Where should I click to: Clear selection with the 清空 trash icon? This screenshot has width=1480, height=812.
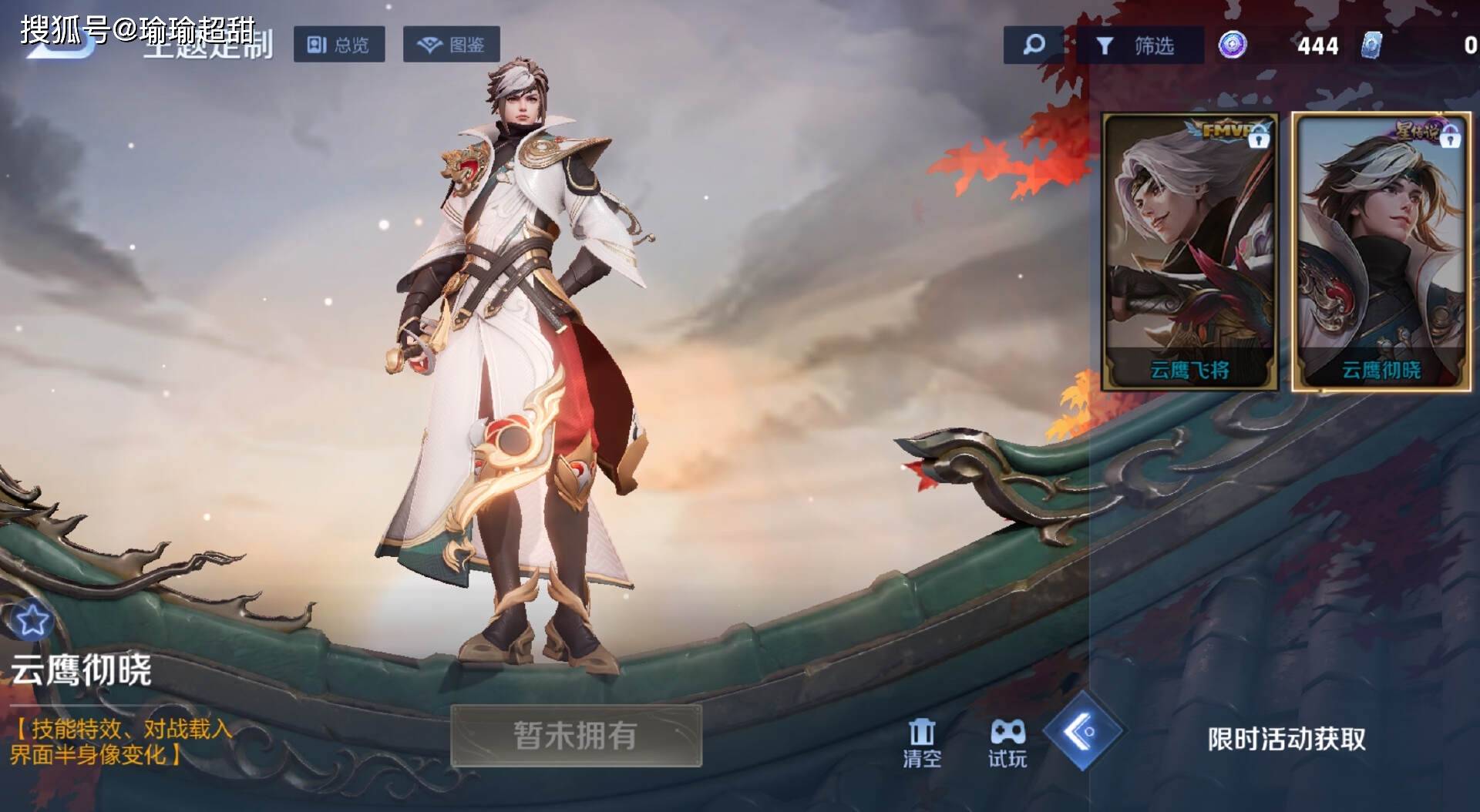click(x=922, y=743)
